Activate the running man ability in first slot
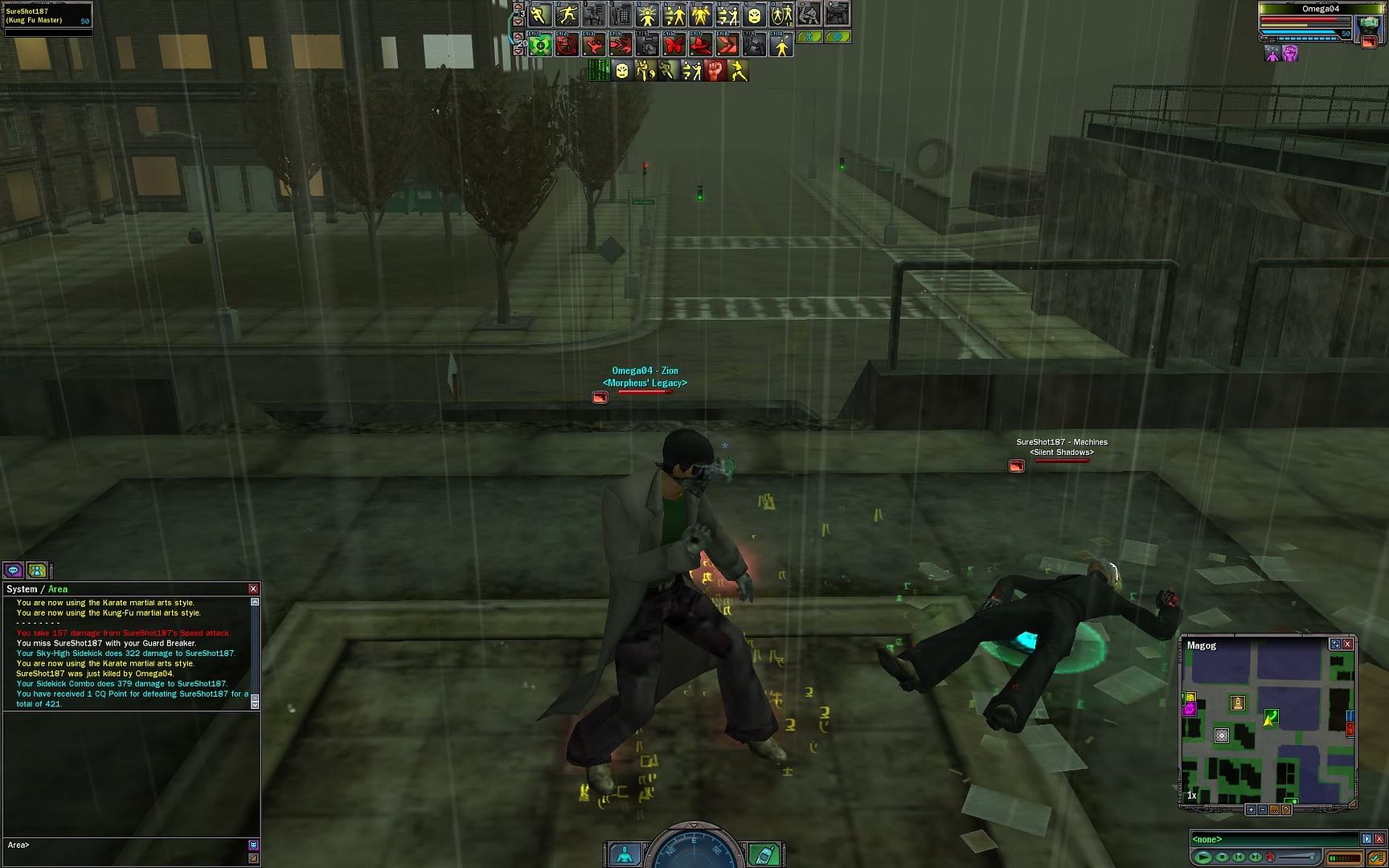1389x868 pixels. pyautogui.click(x=539, y=15)
